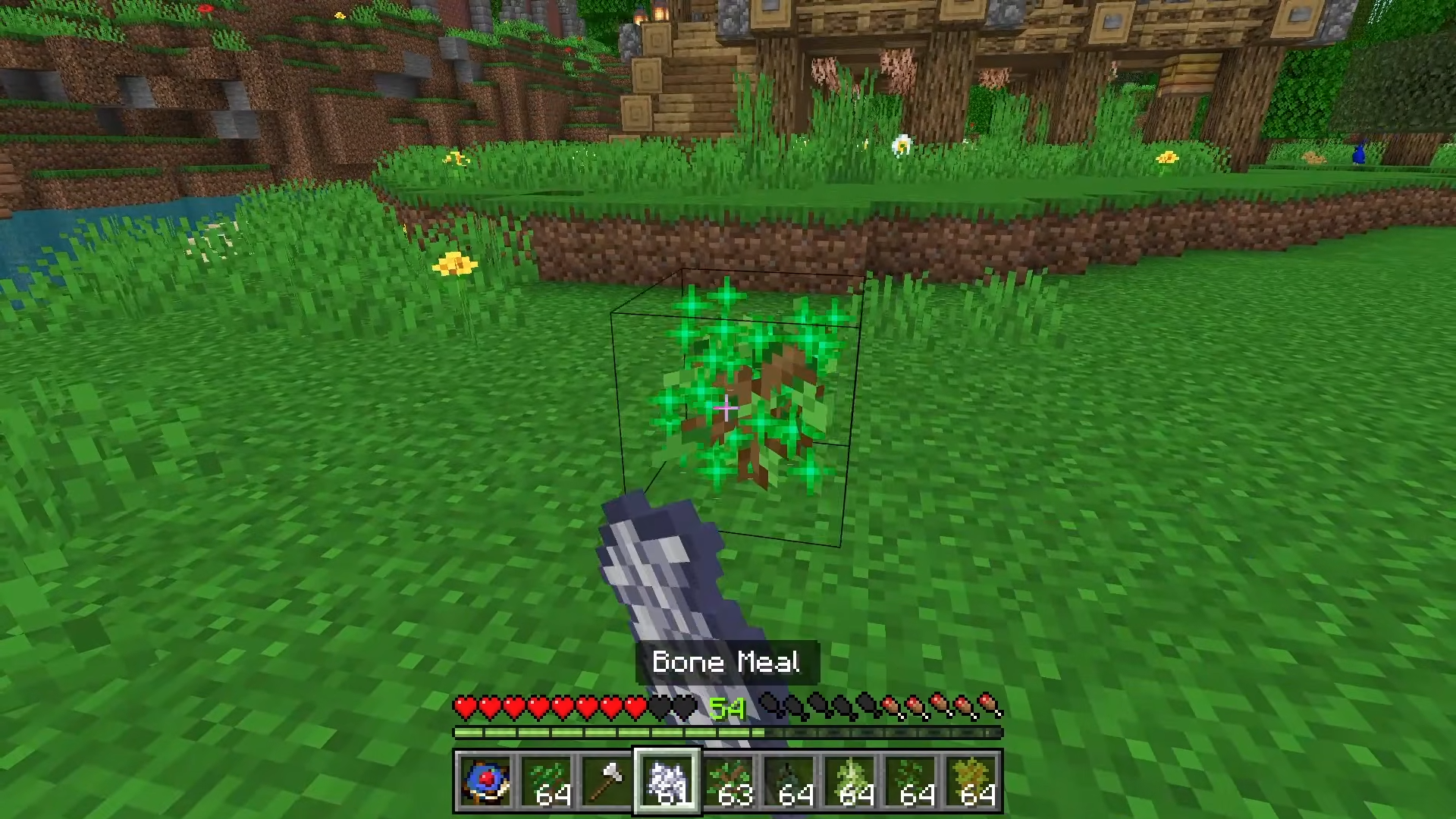The height and width of the screenshot is (819, 1456).
Task: Select the yellow-leaved sapling slot
Action: pos(971,781)
